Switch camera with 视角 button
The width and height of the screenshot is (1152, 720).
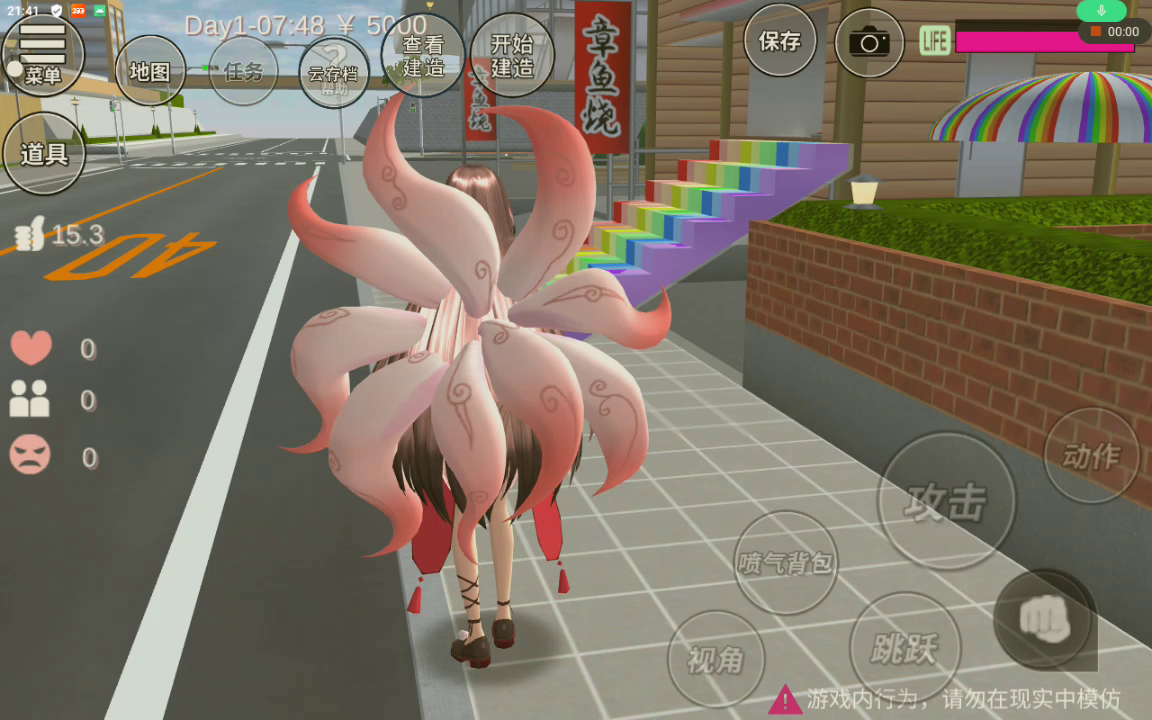[715, 659]
